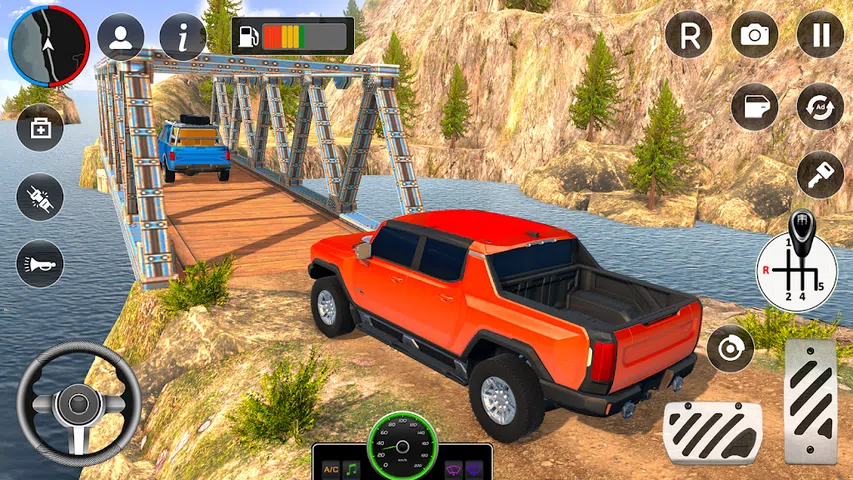Click the steering wheel control
The image size is (853, 480).
[x=78, y=403]
